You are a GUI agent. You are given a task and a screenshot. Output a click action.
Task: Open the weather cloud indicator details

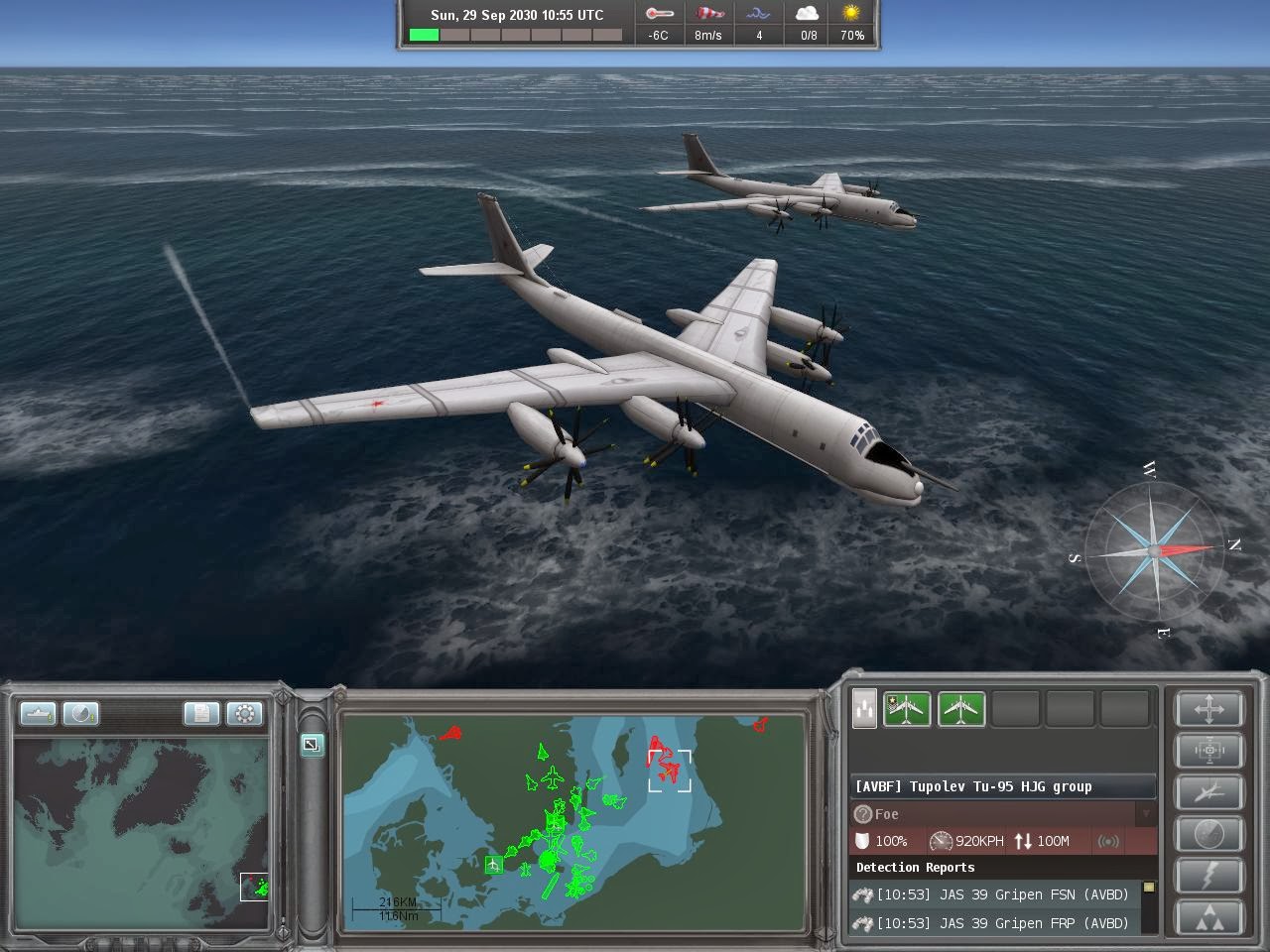(806, 23)
